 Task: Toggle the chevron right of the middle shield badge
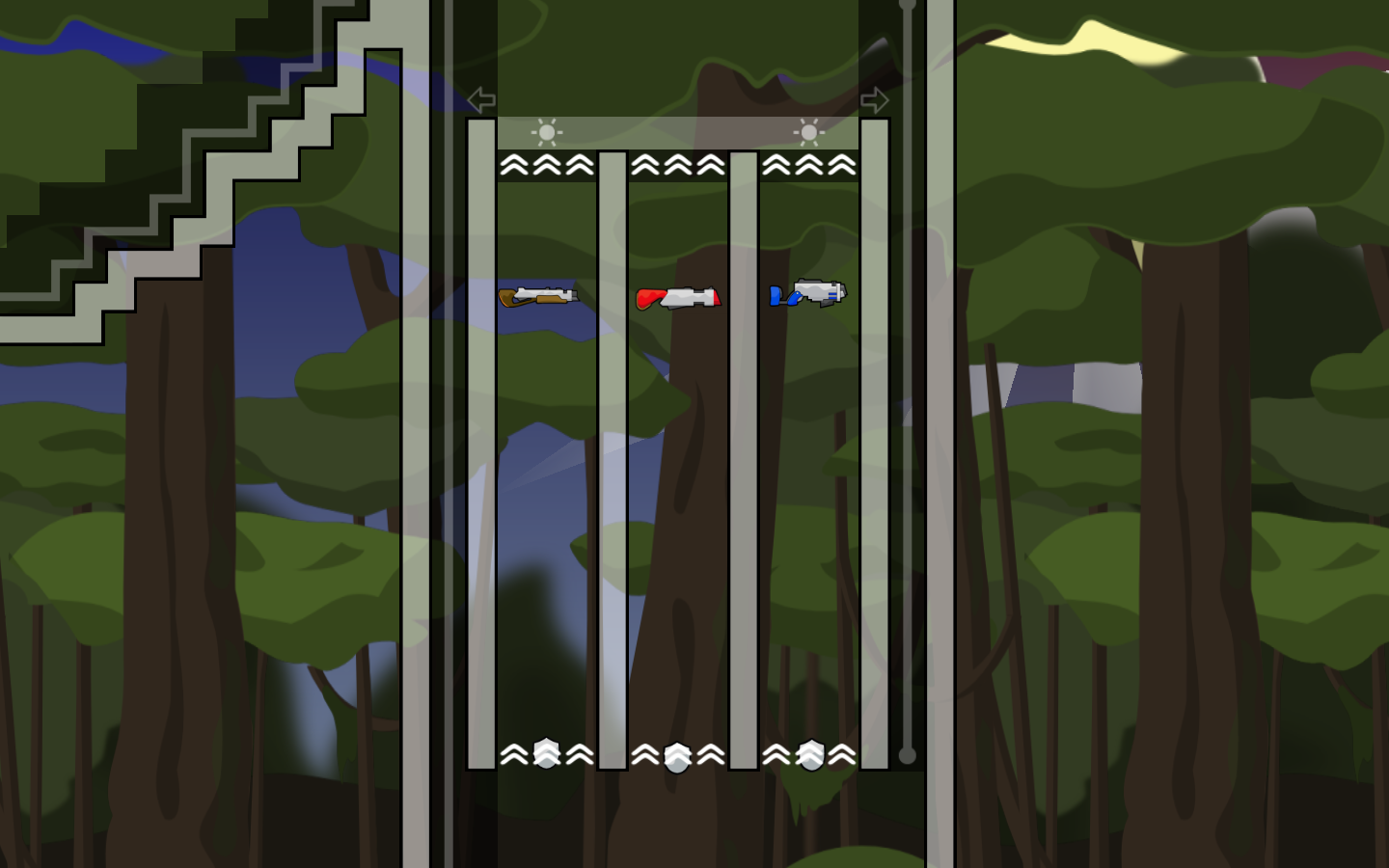[x=712, y=756]
